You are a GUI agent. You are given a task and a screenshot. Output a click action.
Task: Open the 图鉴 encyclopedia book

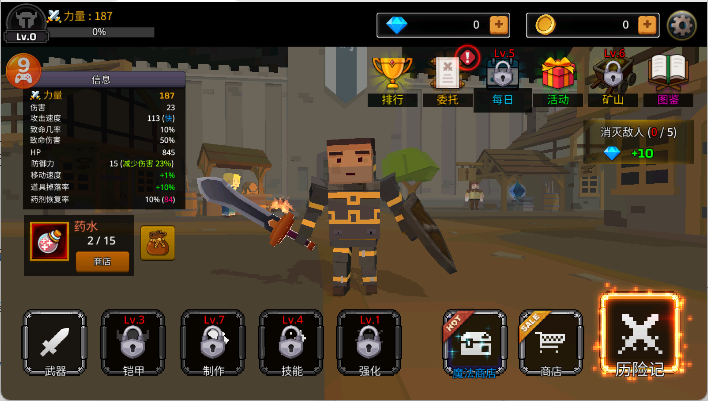(668, 78)
